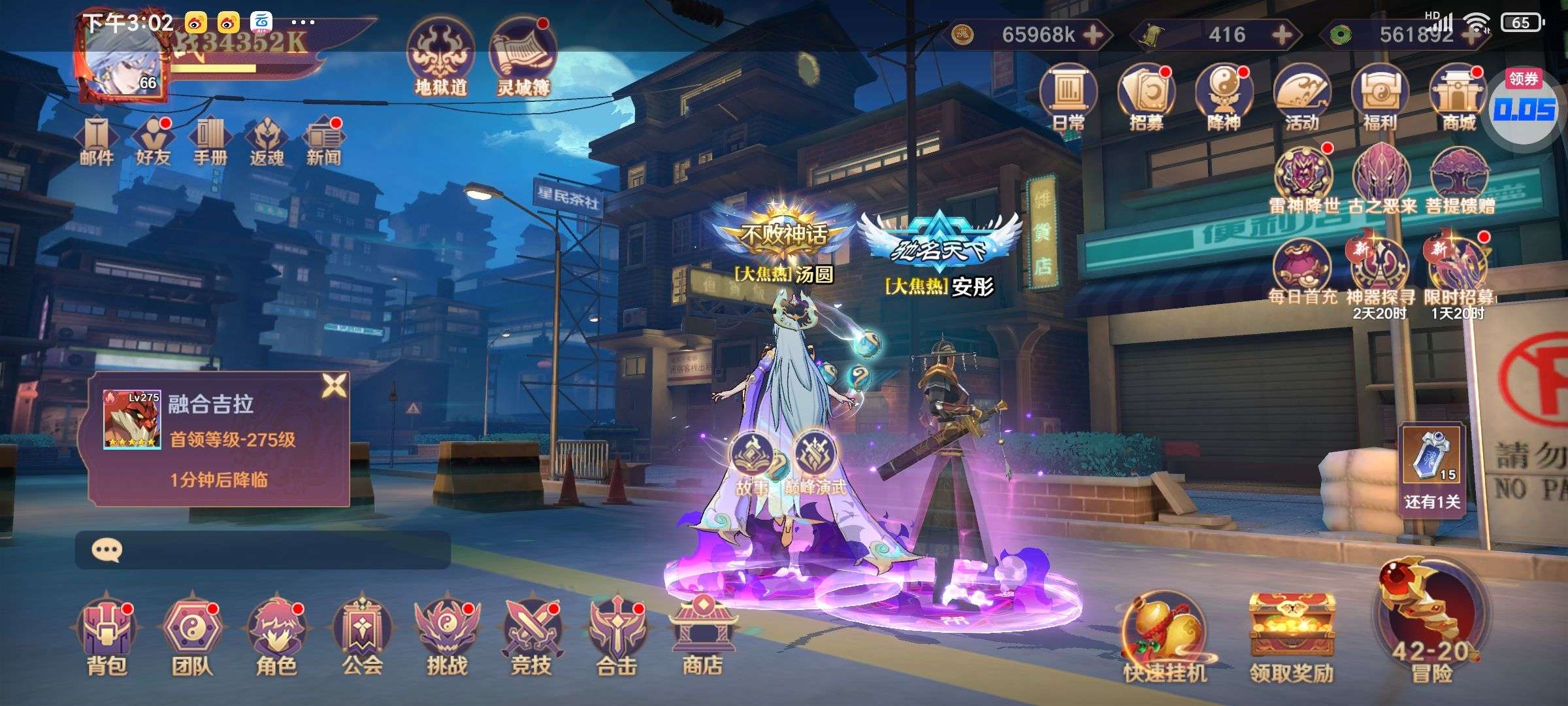Open the 公会 guild menu

[361, 635]
